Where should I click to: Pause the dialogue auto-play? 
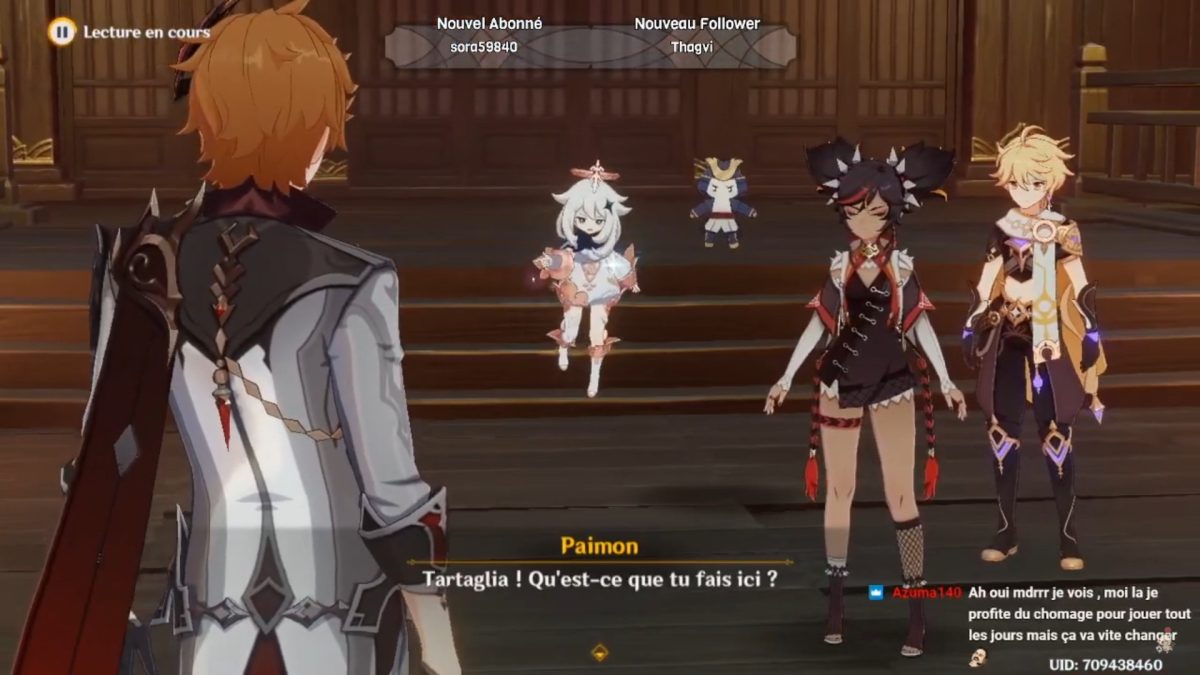pos(62,32)
